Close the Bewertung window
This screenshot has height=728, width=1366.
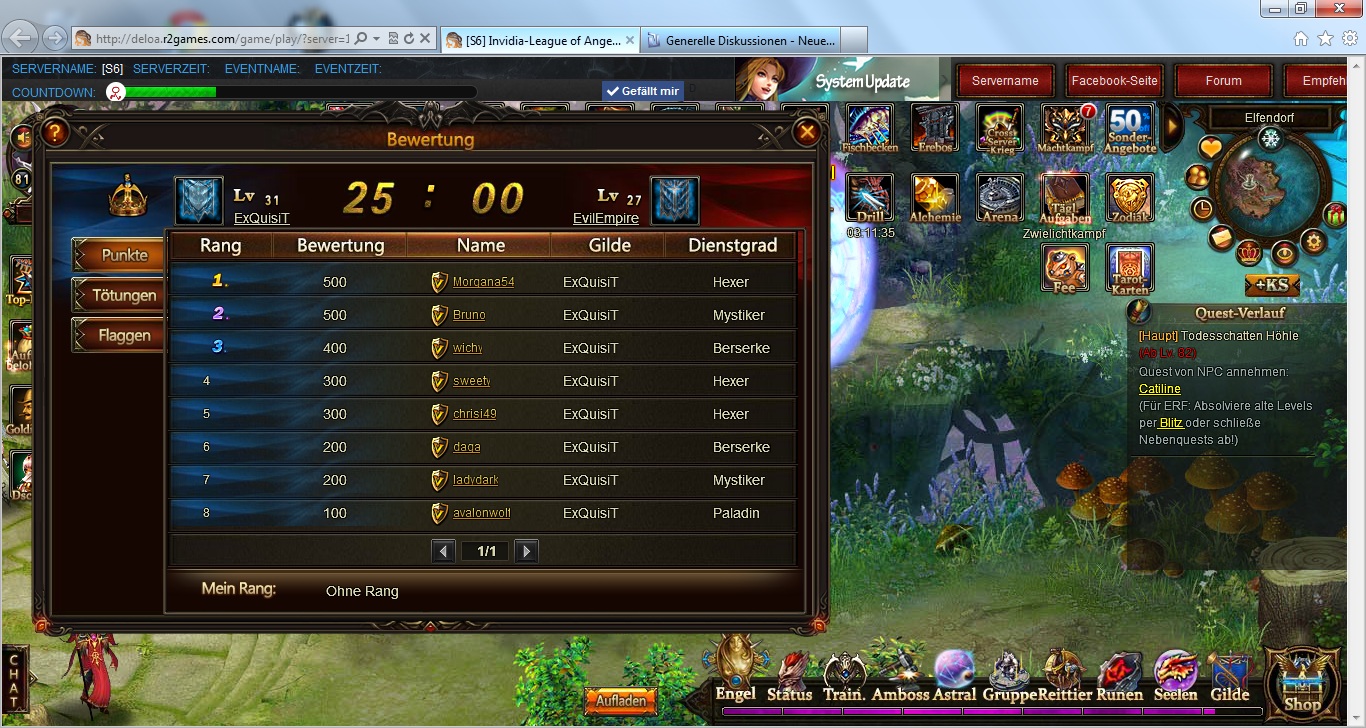805,132
